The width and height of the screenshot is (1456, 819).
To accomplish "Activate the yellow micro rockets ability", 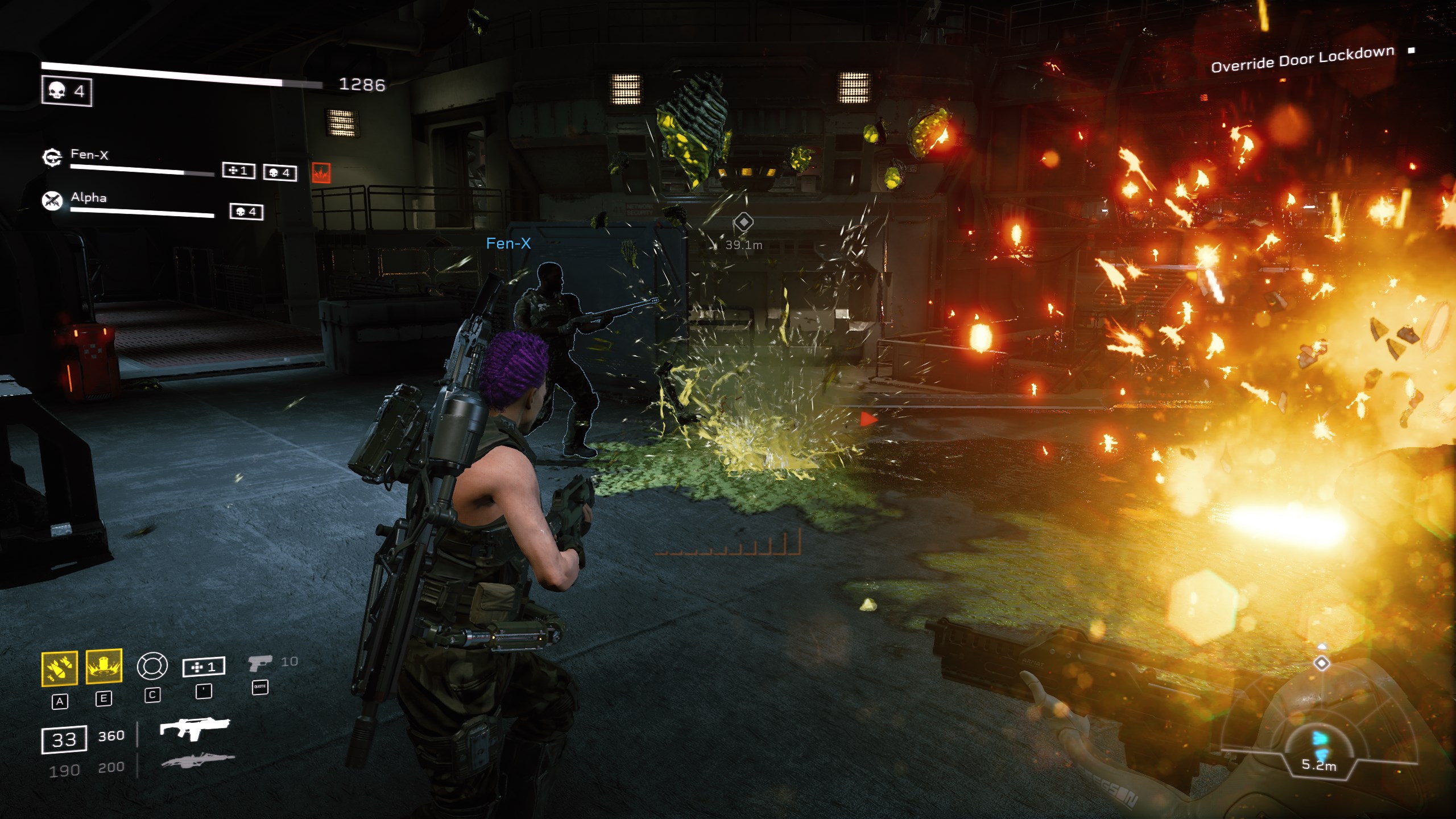I will tap(59, 668).
